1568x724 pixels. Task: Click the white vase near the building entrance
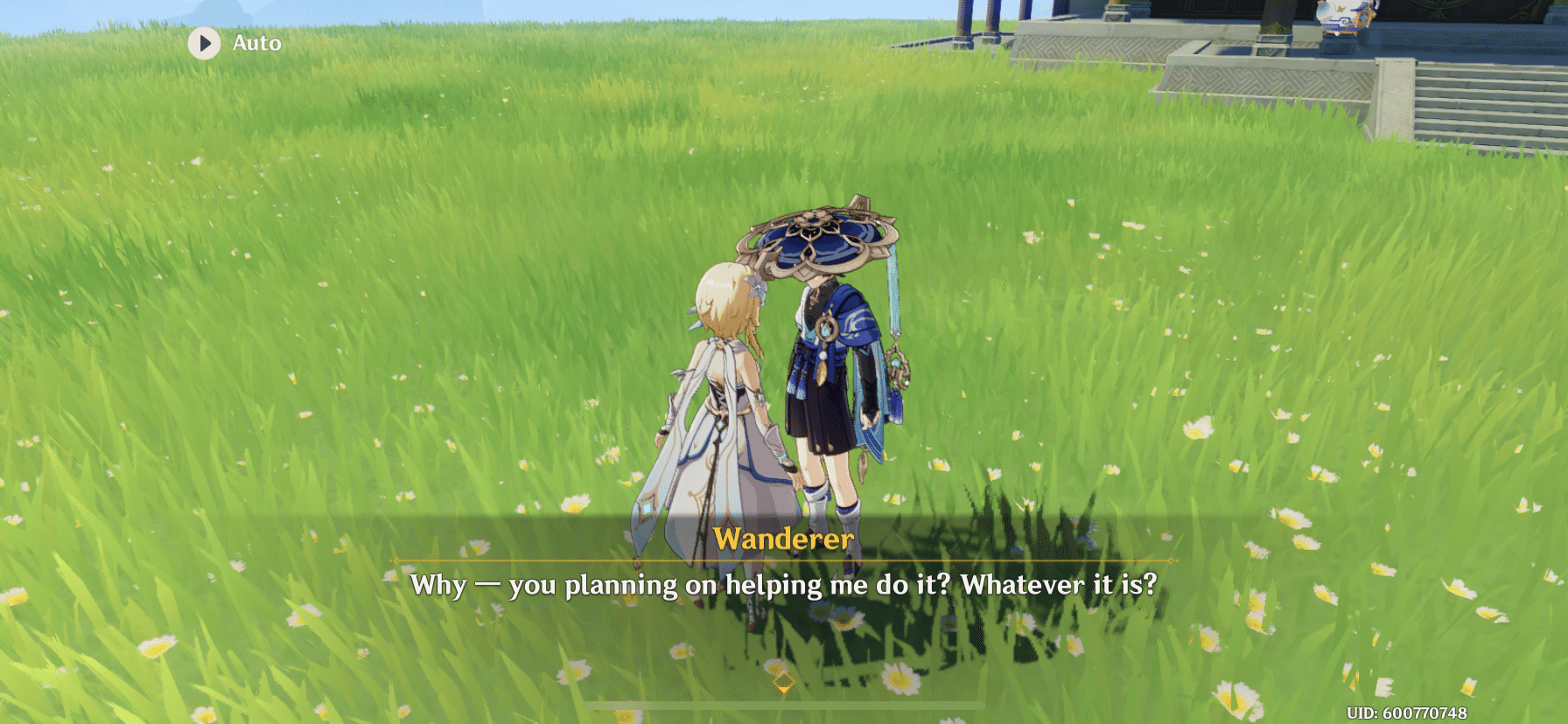point(1338,17)
